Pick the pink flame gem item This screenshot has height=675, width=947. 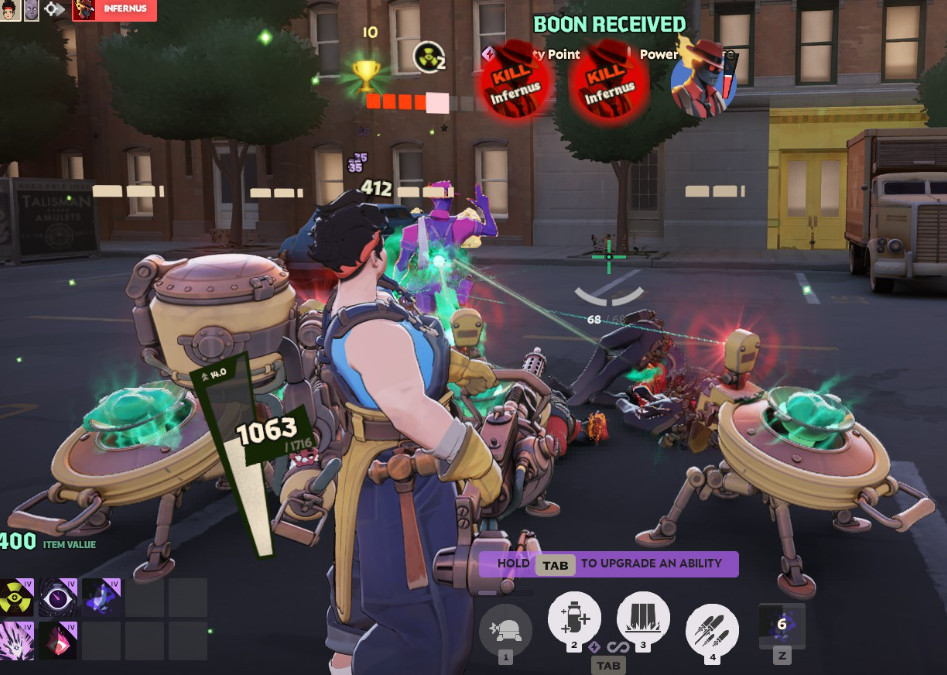coord(59,640)
